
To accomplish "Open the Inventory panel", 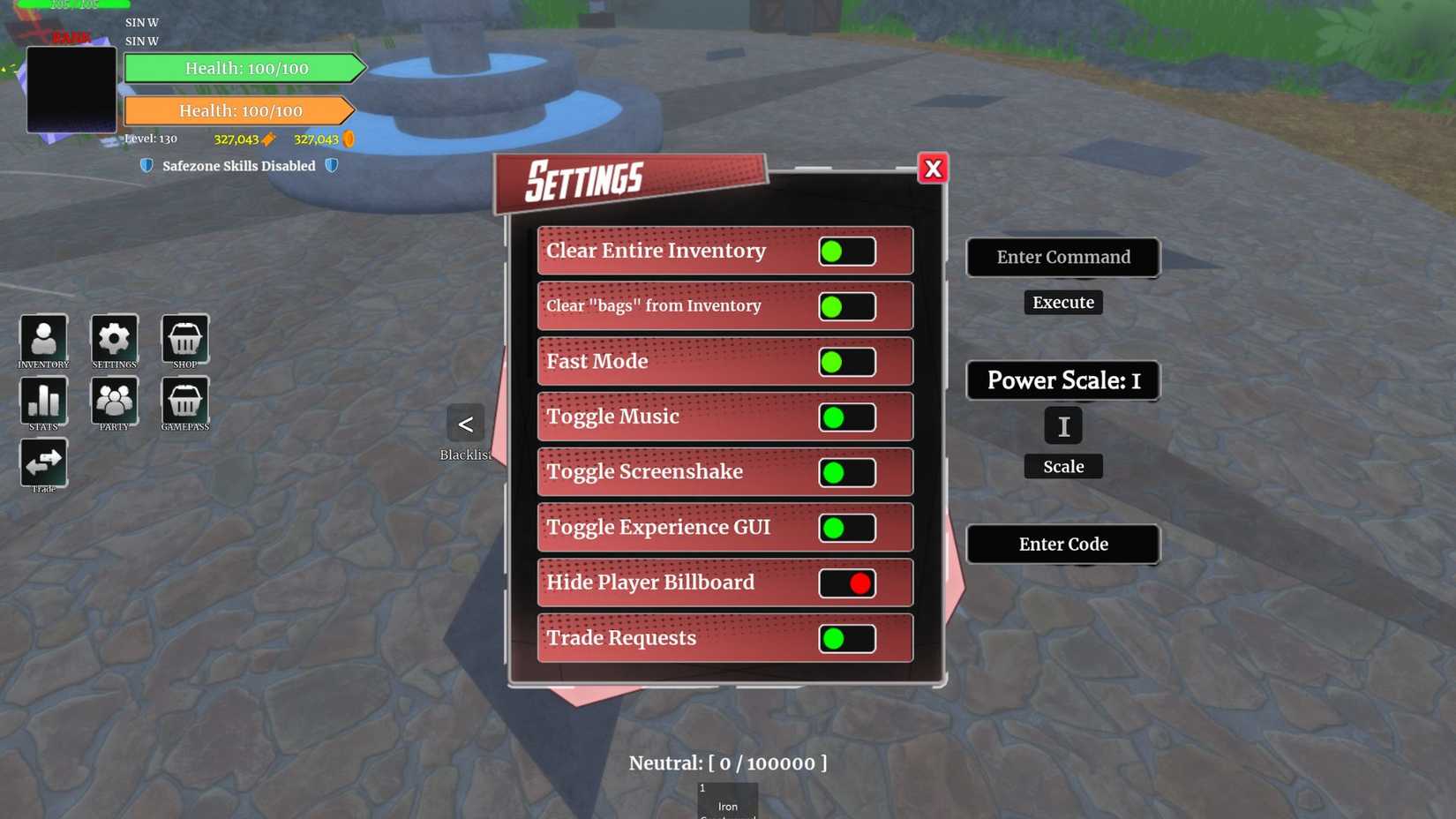I will [43, 338].
